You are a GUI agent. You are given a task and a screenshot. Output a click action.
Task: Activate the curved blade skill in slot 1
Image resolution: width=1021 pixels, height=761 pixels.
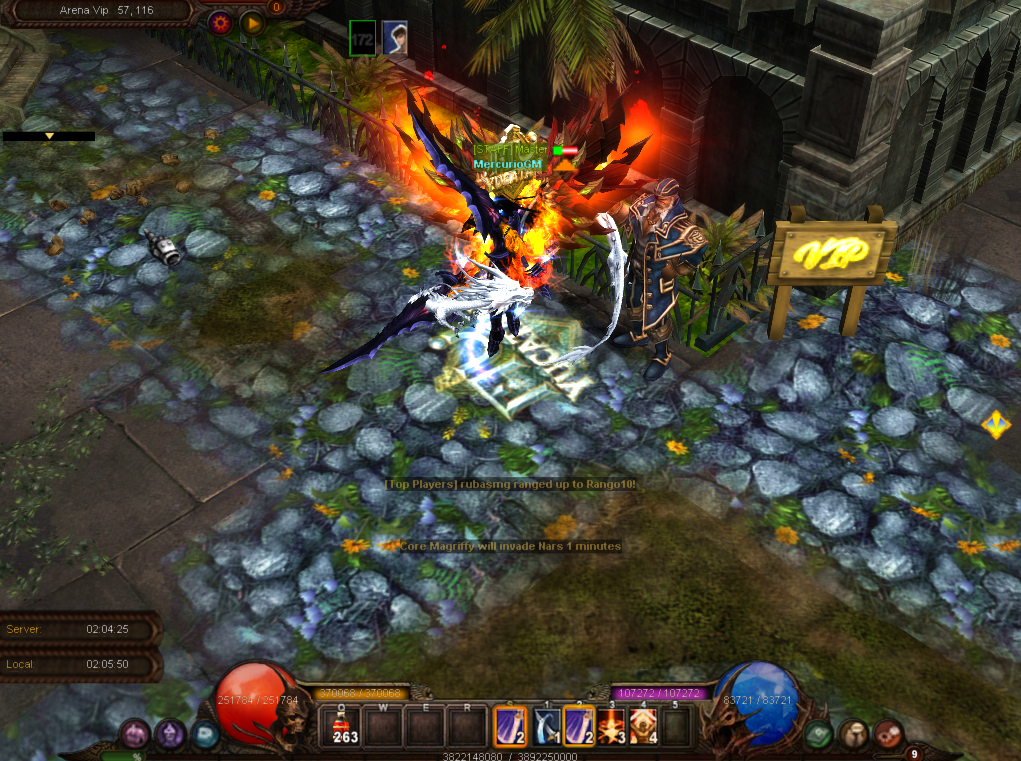[x=545, y=726]
